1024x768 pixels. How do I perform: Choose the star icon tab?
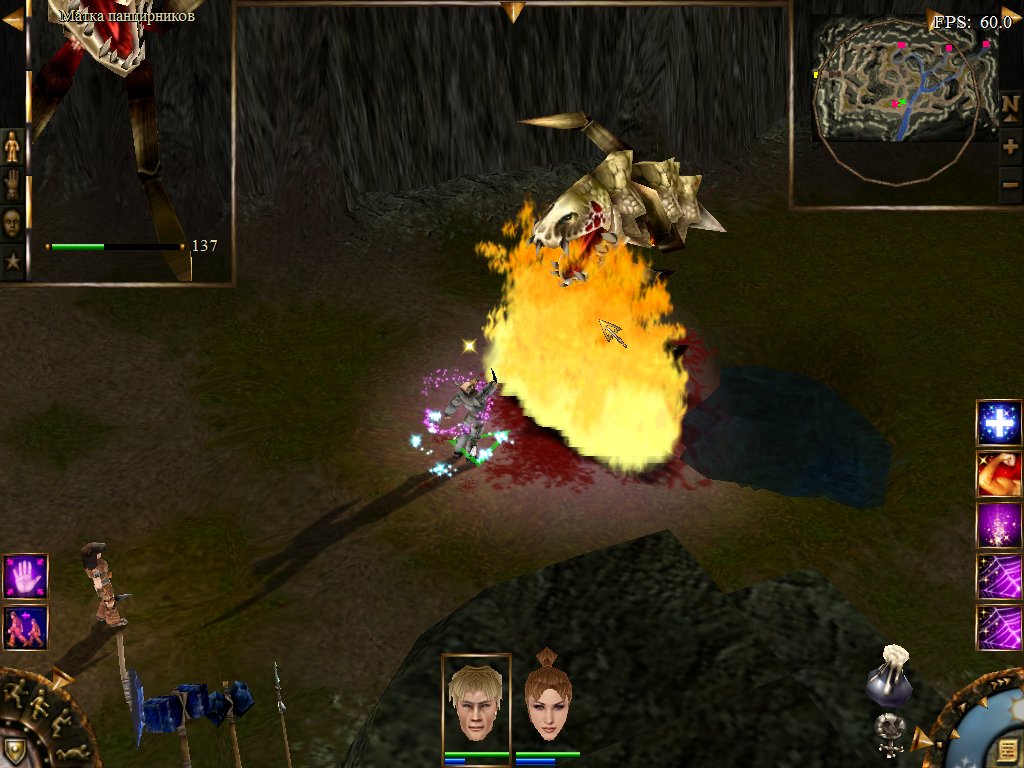click(x=12, y=261)
